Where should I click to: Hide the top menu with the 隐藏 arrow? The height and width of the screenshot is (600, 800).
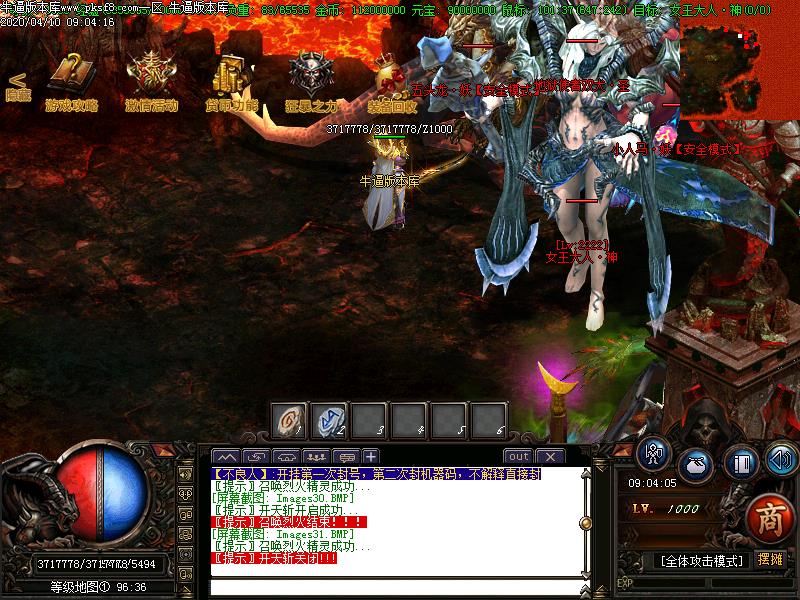(x=17, y=86)
